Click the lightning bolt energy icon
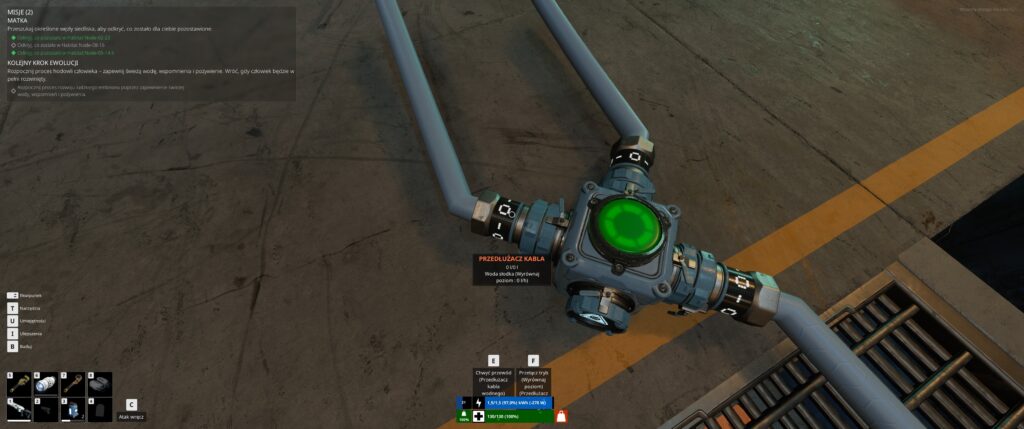The image size is (1024, 429). coord(478,403)
